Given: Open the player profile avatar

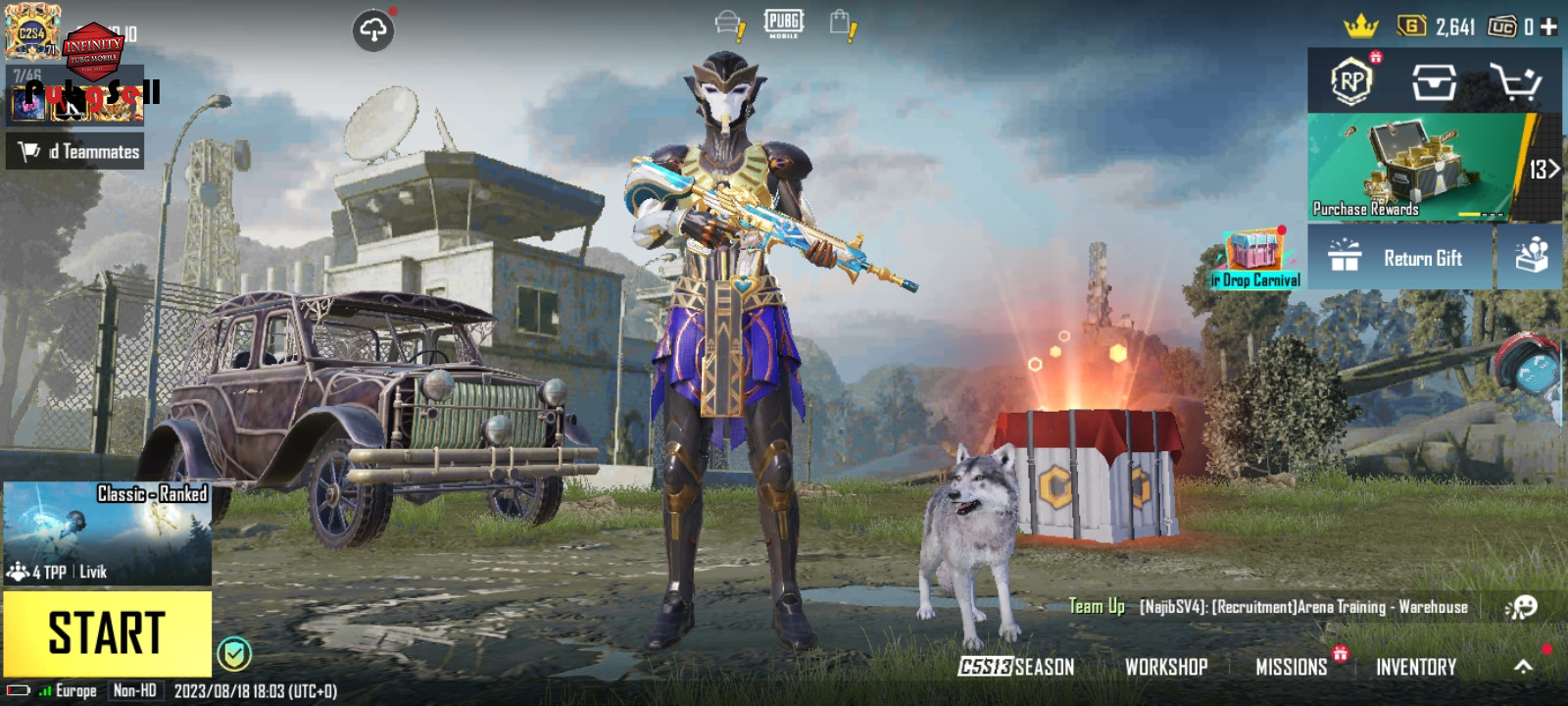Looking at the screenshot, I should click(31, 32).
